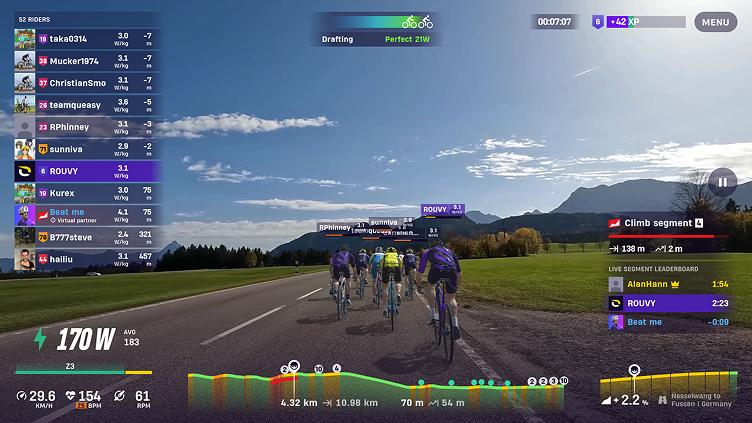Choose rider Kurex in the list
Viewport: 752px width, 423px height.
pos(85,192)
